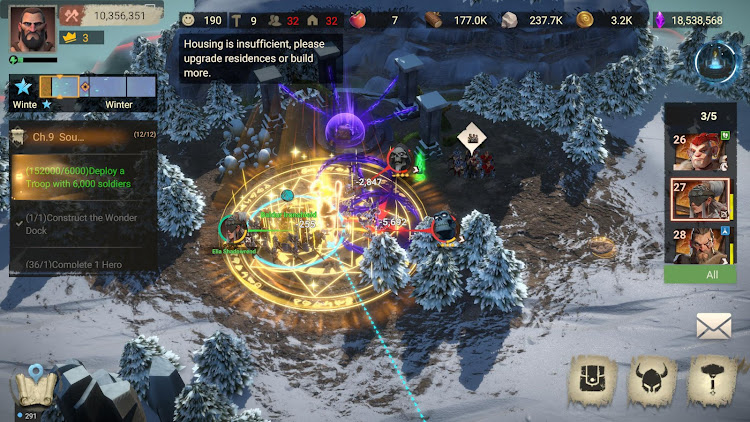Screen dimensions: 750x422
Task: Tap the purple gem currency counter
Action: pos(692,19)
